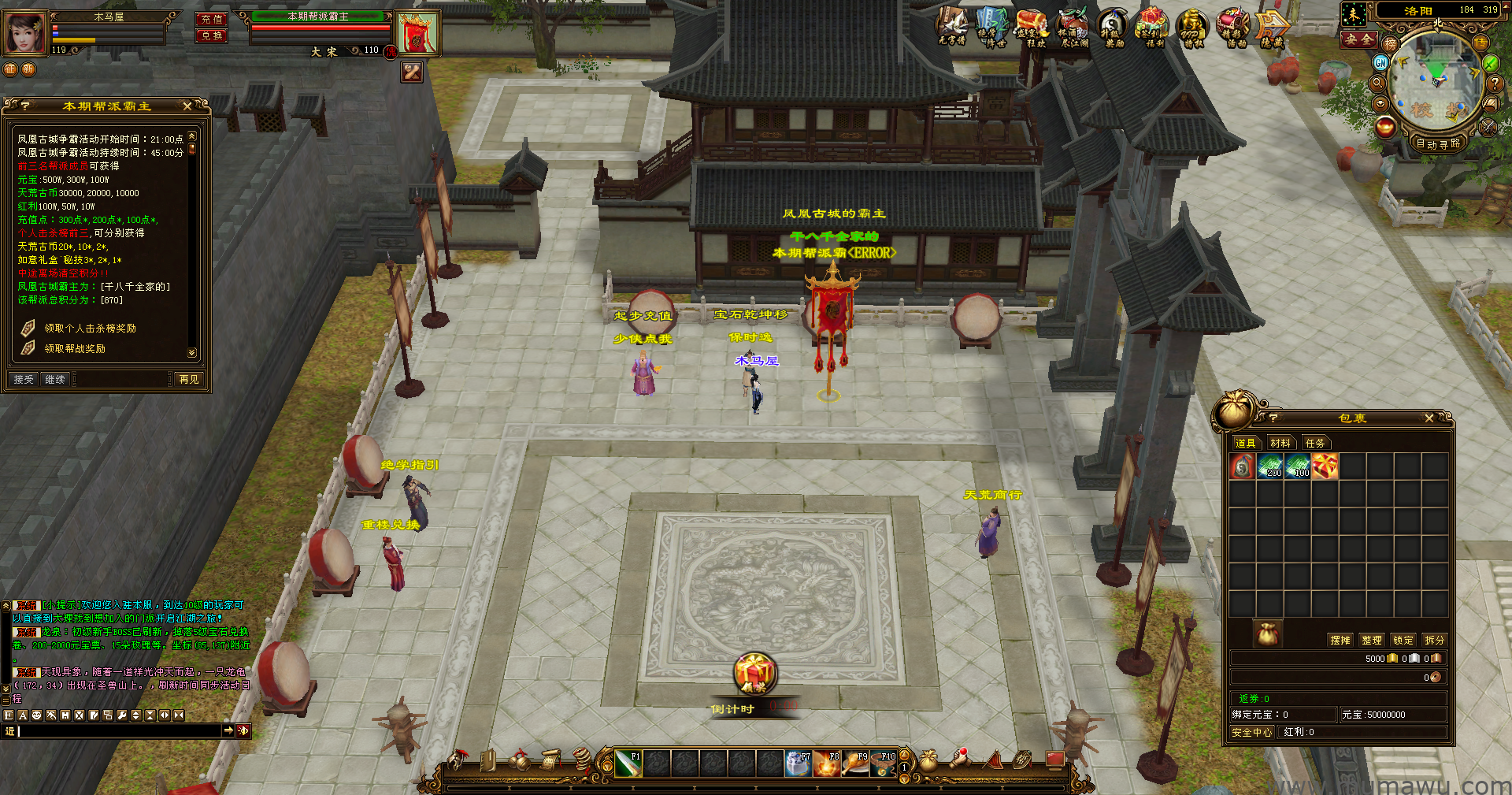Select the red gift box item
This screenshot has width=1512, height=795.
1325,466
